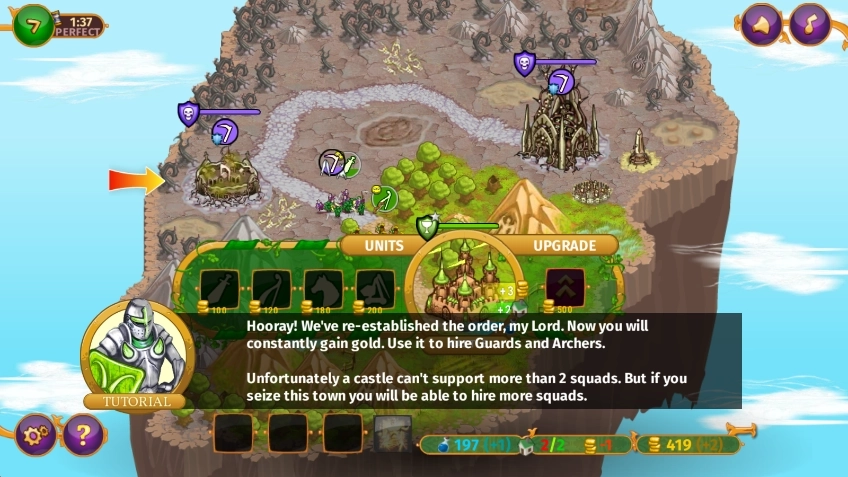Hire the bow Archers unit for 120 gold

click(271, 289)
